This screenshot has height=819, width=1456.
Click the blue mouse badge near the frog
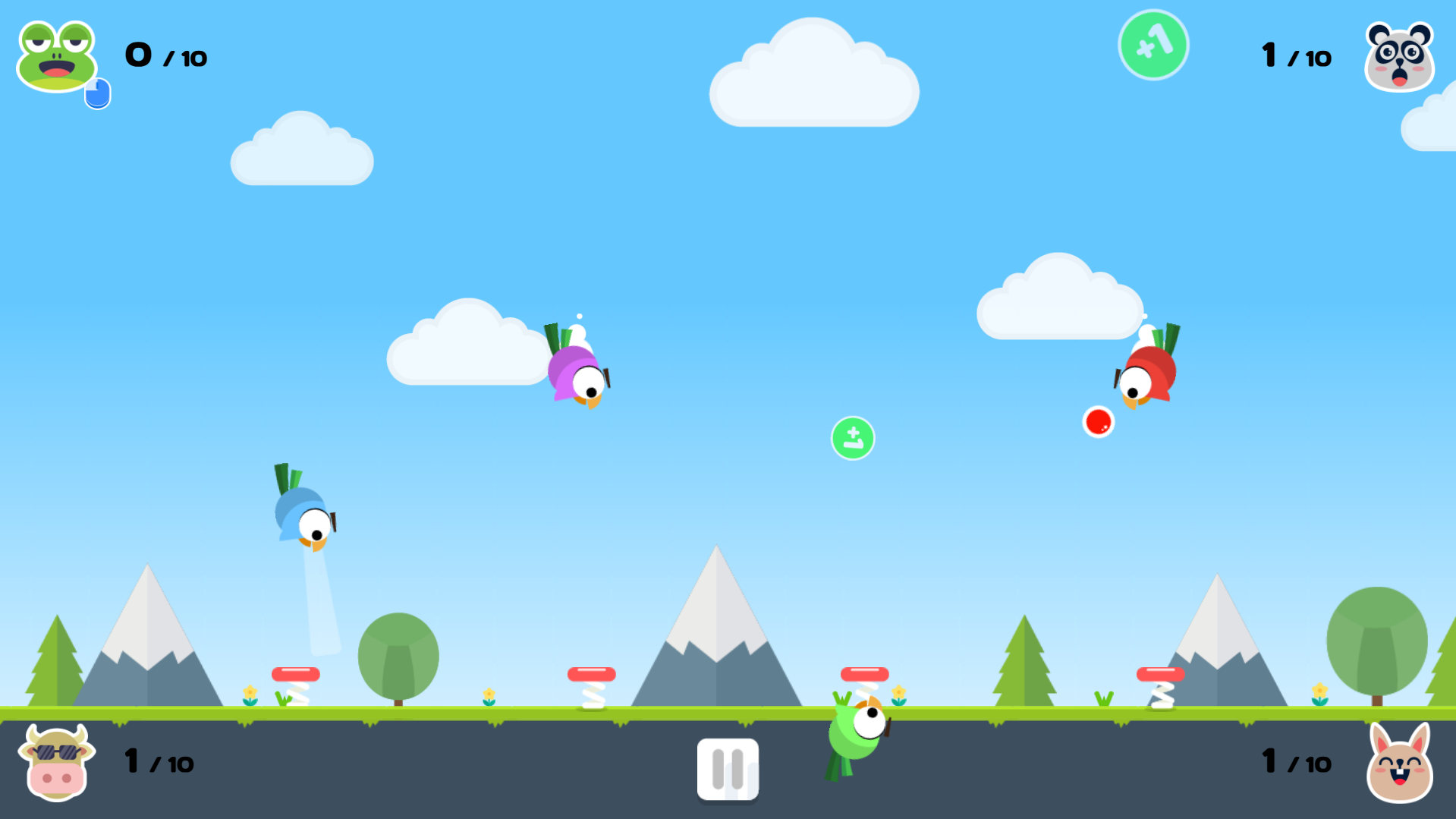[x=97, y=93]
